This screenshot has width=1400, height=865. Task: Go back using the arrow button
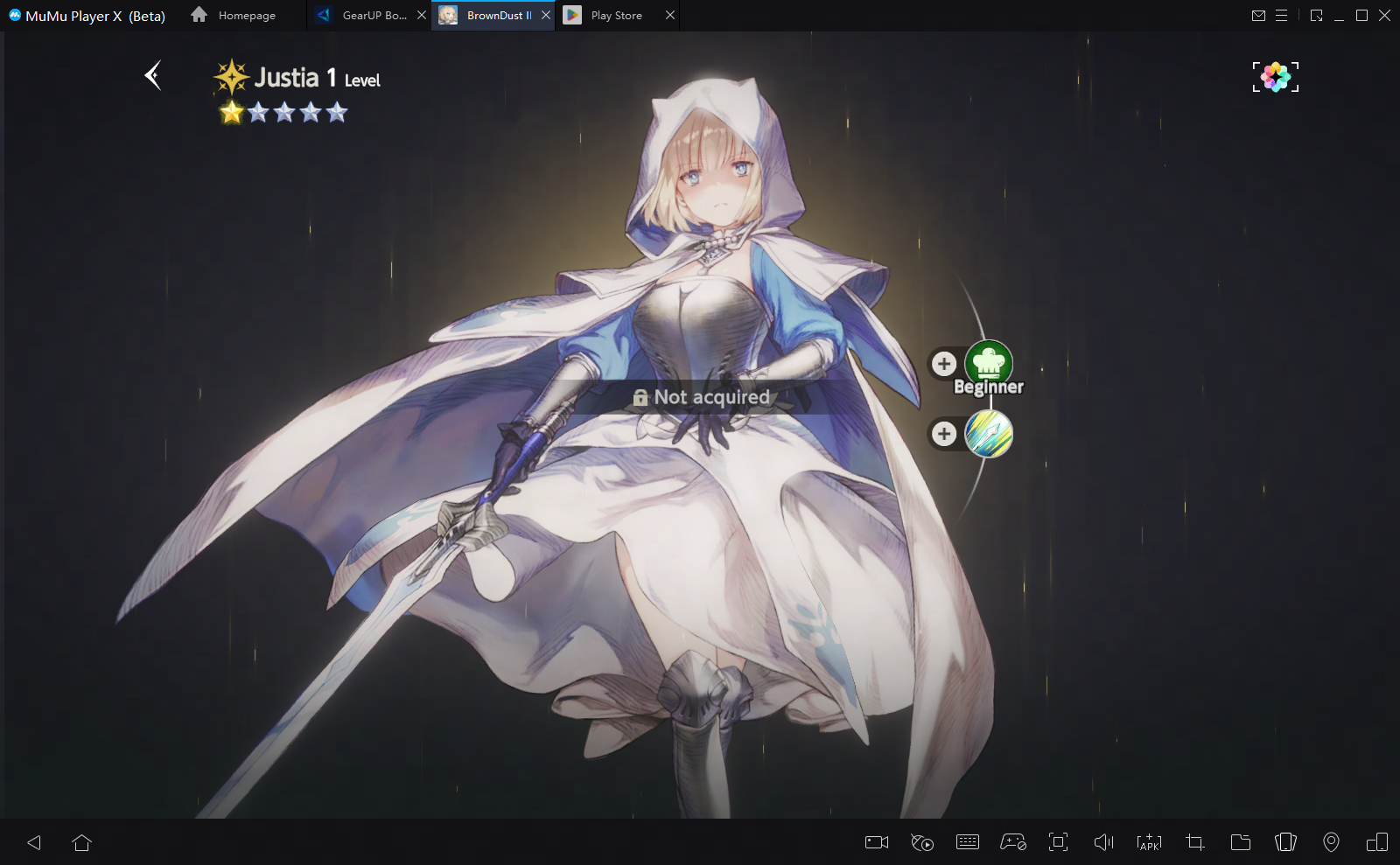(x=153, y=76)
